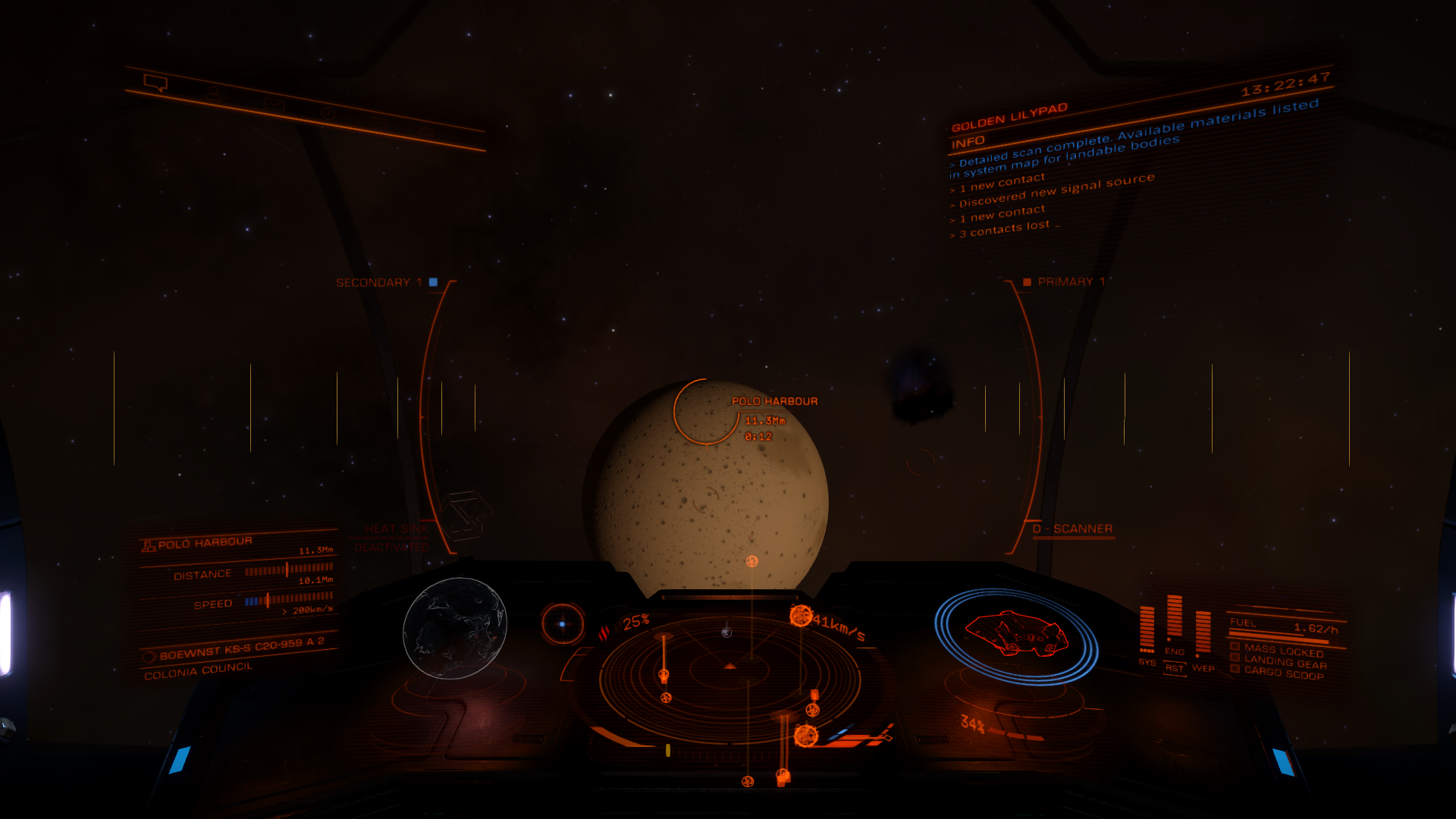The width and height of the screenshot is (1456, 819).
Task: Reset power distribution with RST
Action: (x=1174, y=668)
